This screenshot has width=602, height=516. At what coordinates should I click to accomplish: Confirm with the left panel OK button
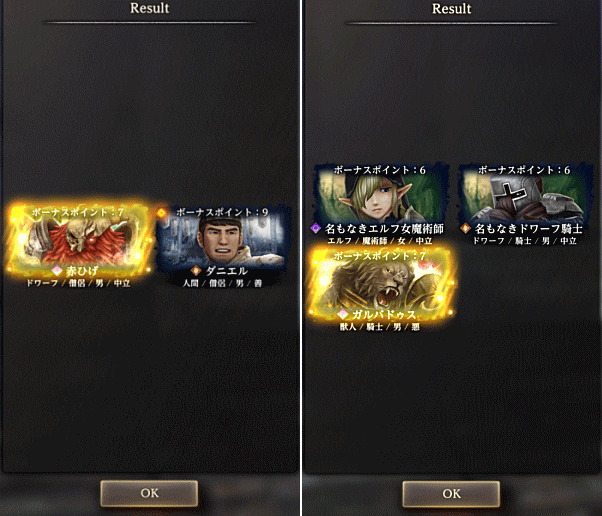(x=149, y=493)
